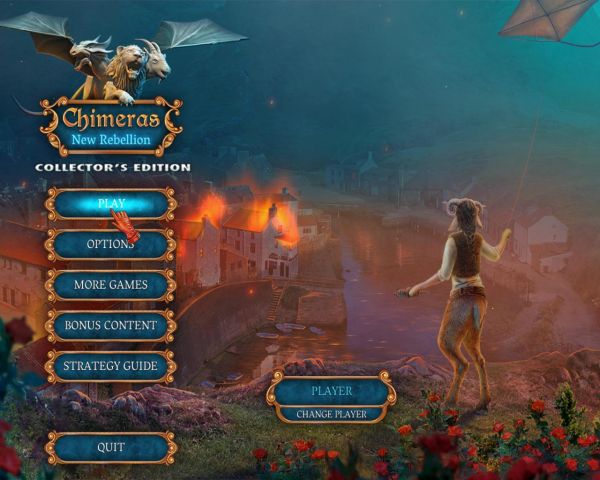View the Strategy Guide
This screenshot has width=600, height=480.
pos(110,366)
